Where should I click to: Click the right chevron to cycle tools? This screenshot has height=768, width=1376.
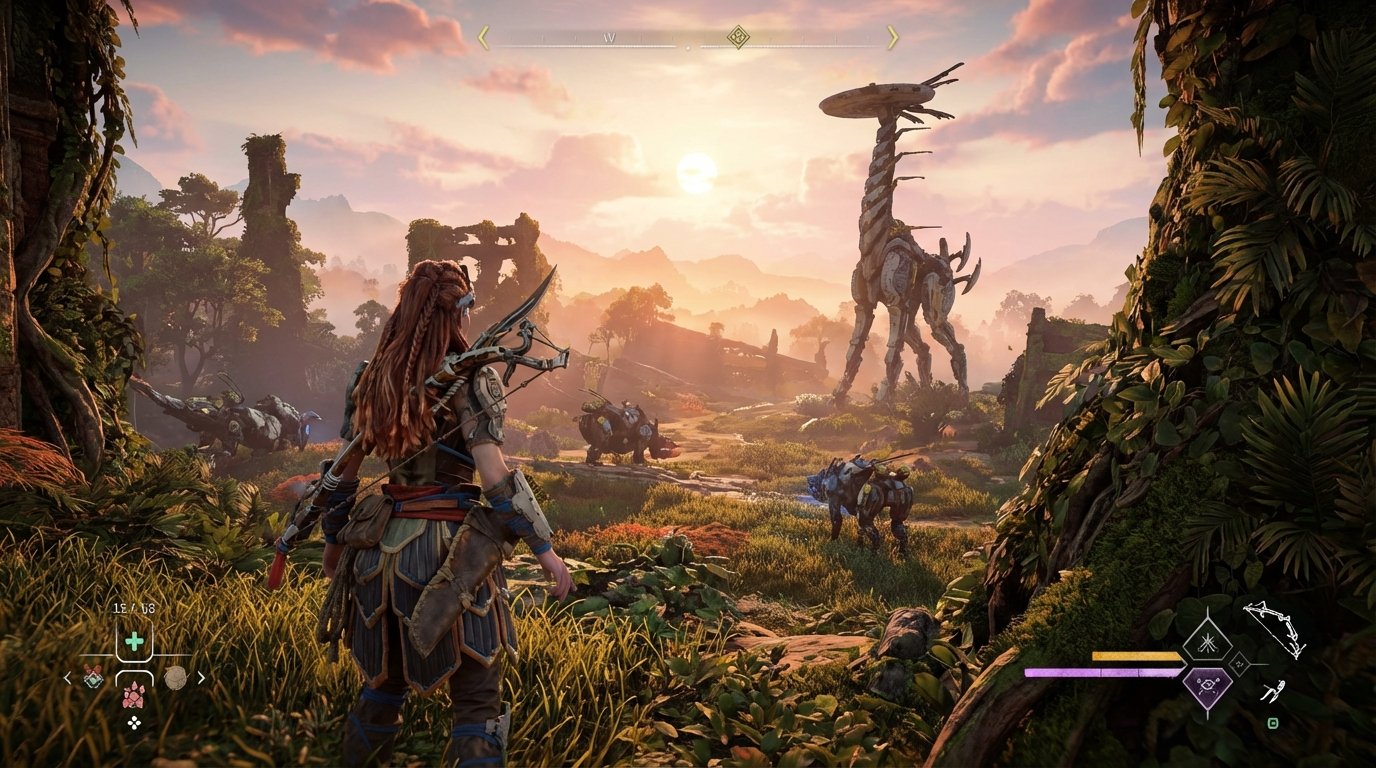tap(202, 677)
